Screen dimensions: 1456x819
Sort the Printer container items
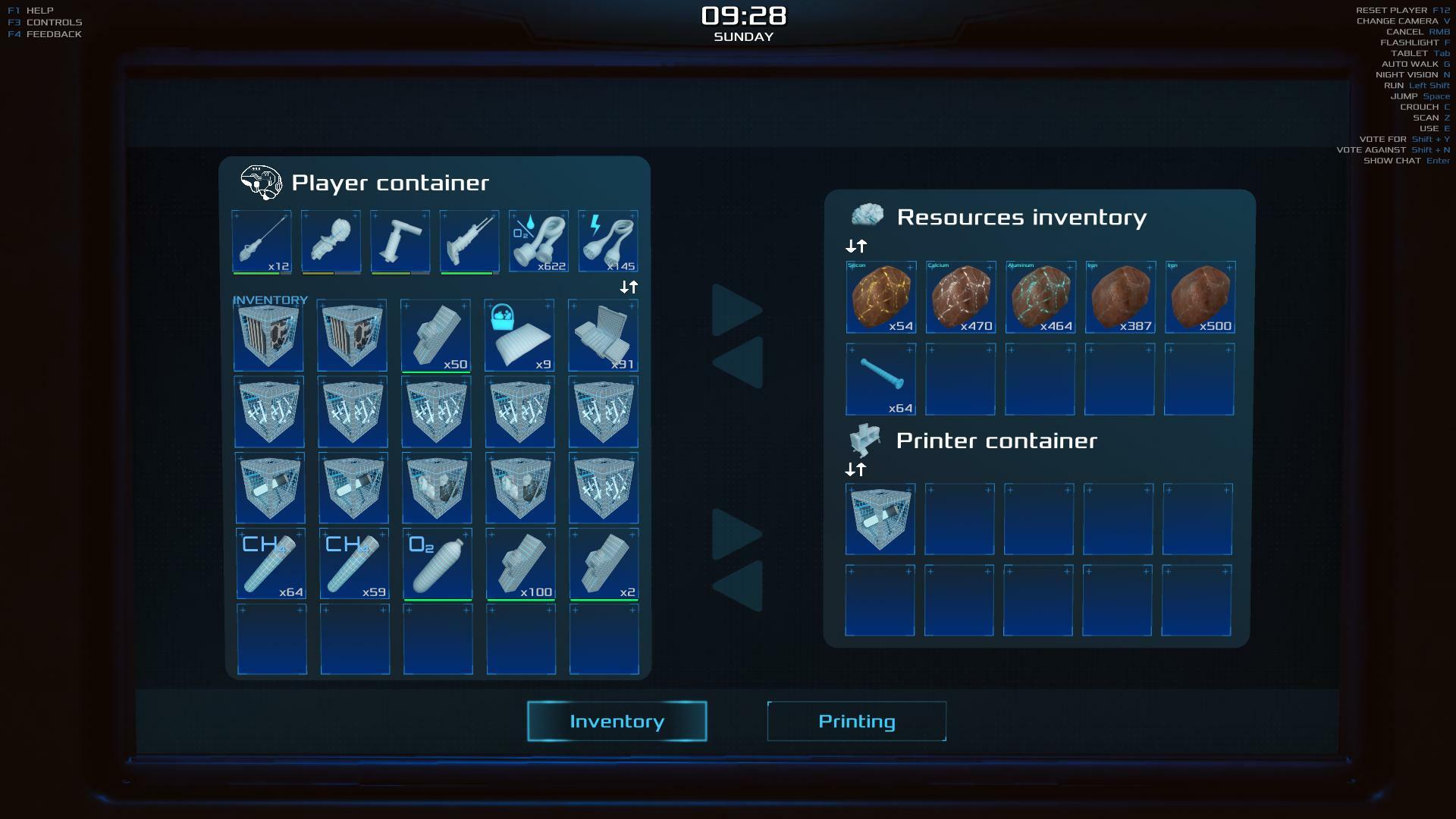click(855, 470)
